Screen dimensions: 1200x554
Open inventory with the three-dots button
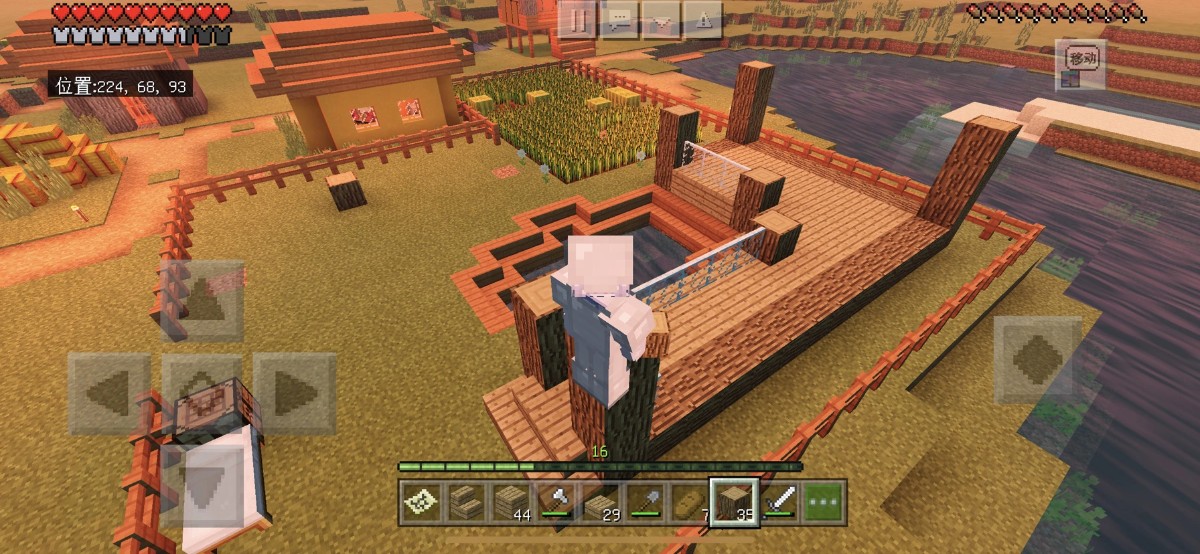[x=825, y=502]
